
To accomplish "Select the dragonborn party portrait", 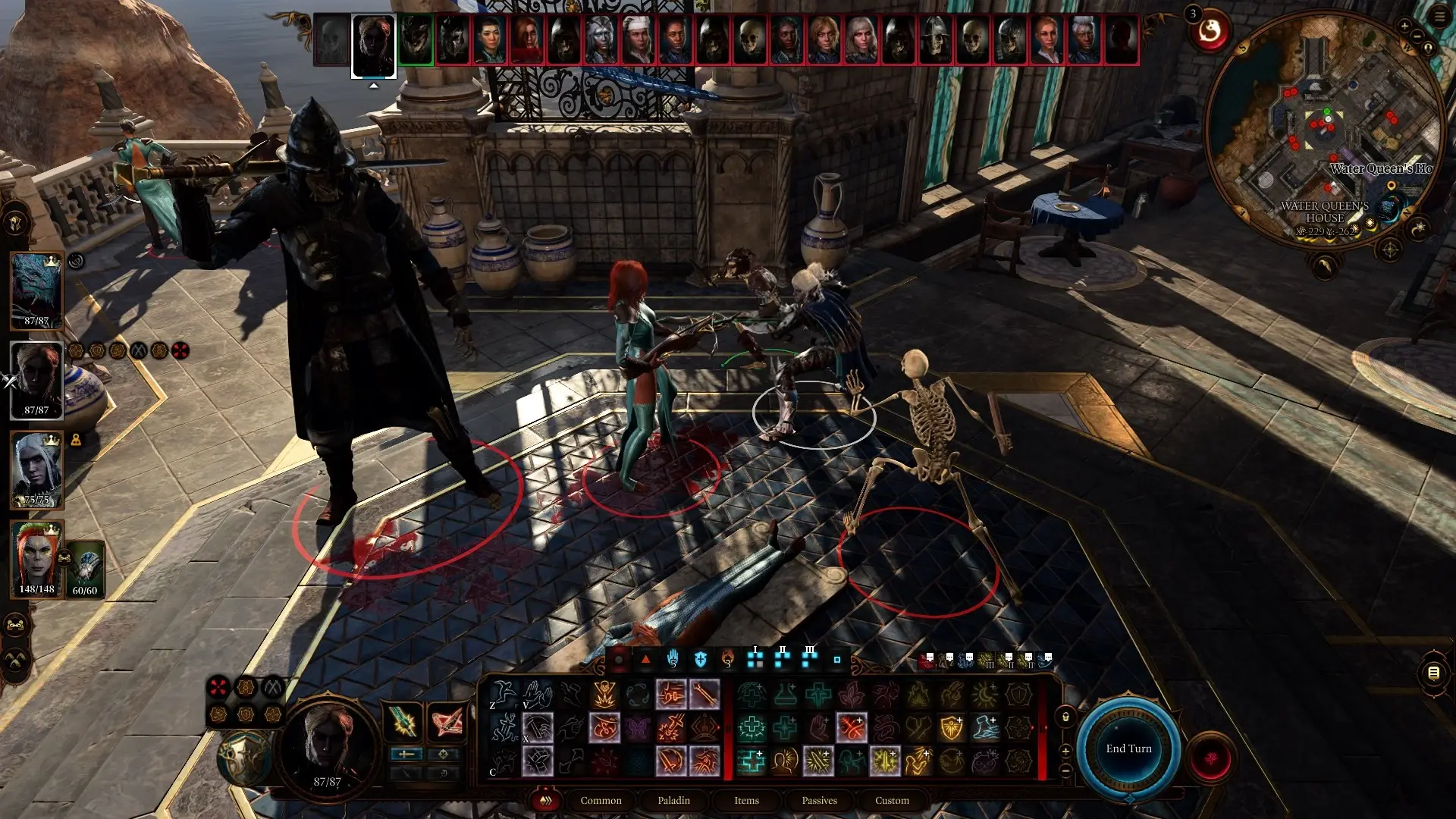I will pos(36,290).
